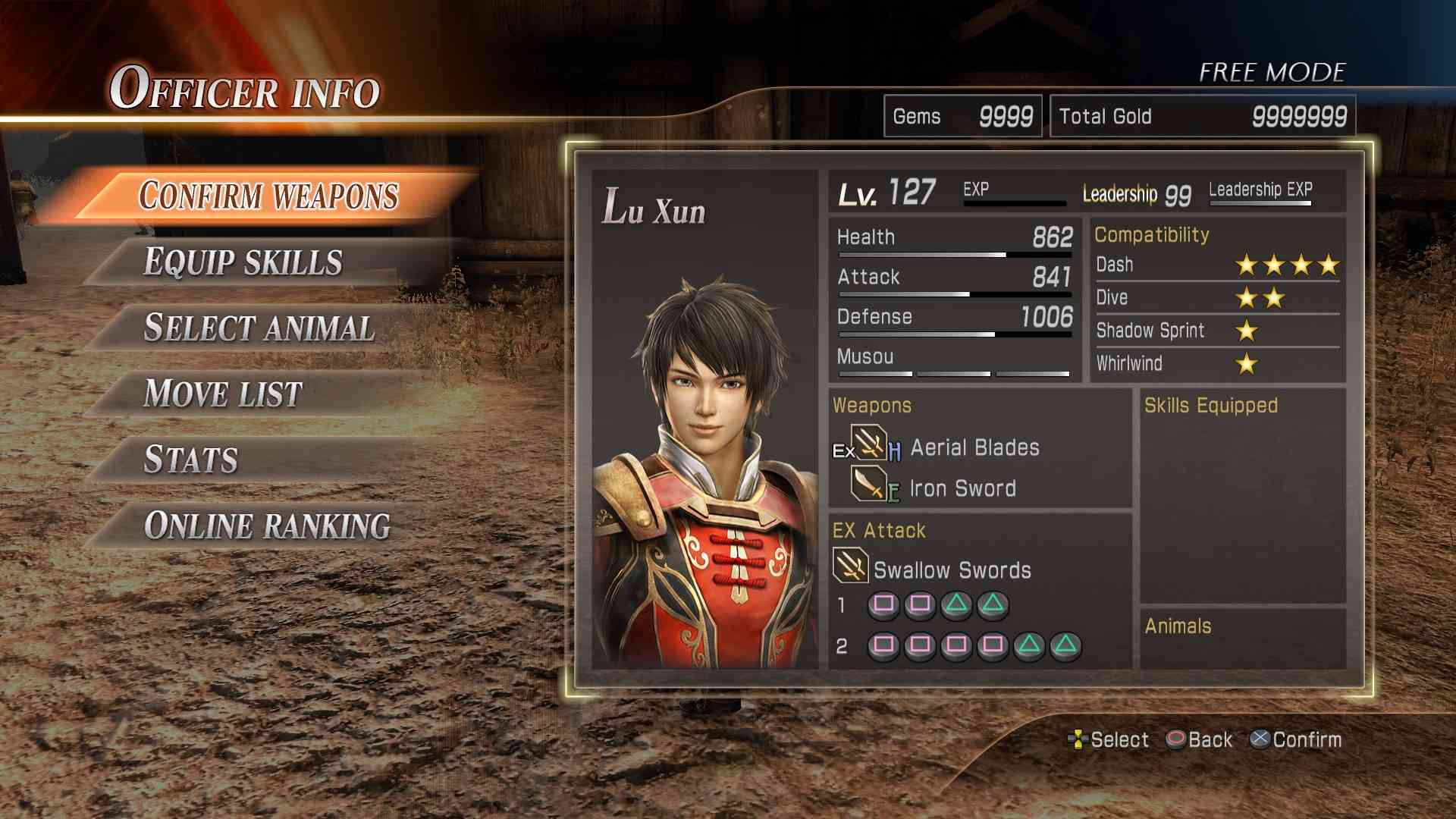Viewport: 1456px width, 819px height.
Task: Select the Aerial Blades weapon
Action: coord(974,447)
